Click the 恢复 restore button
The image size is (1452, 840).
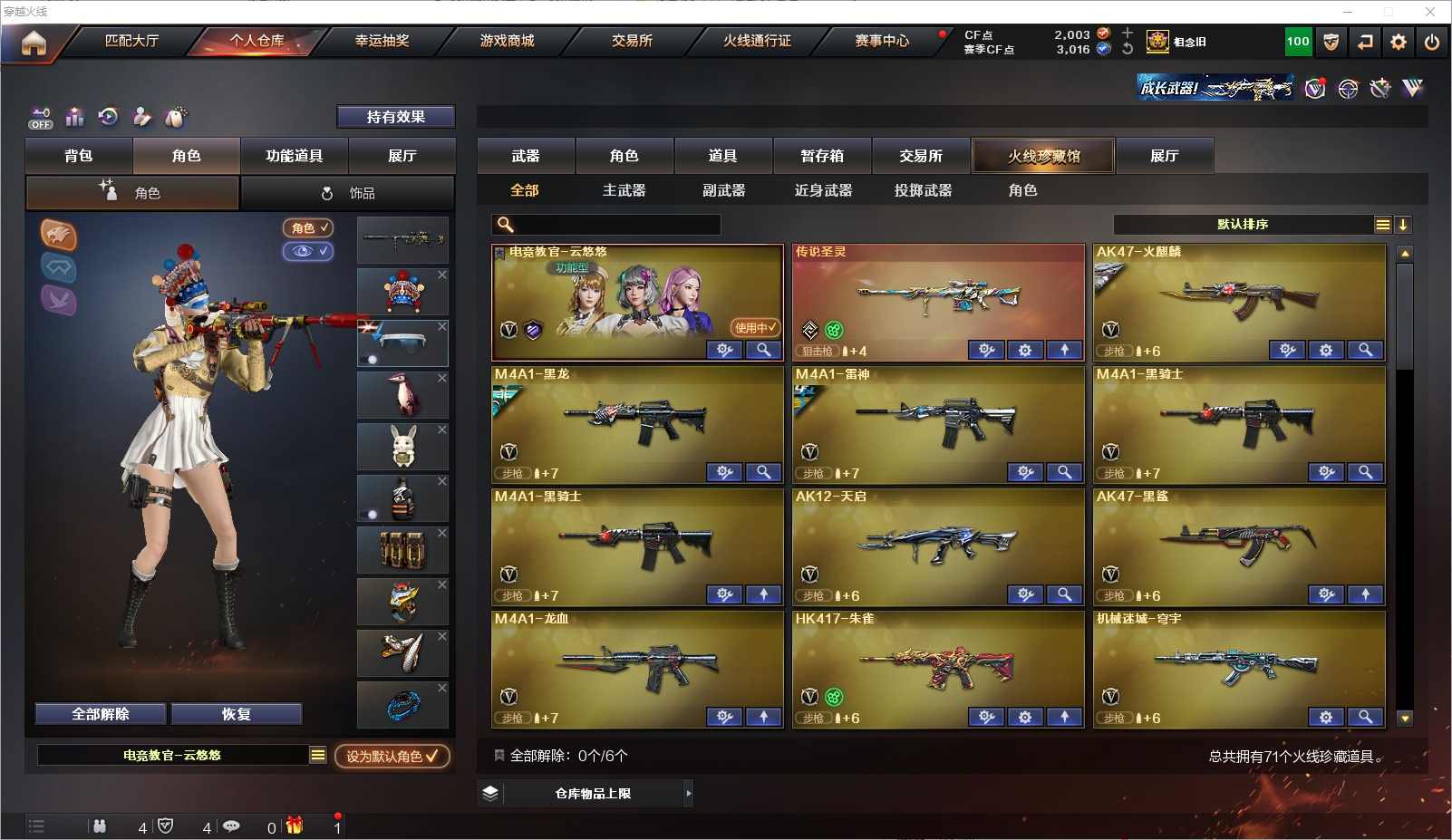point(236,714)
